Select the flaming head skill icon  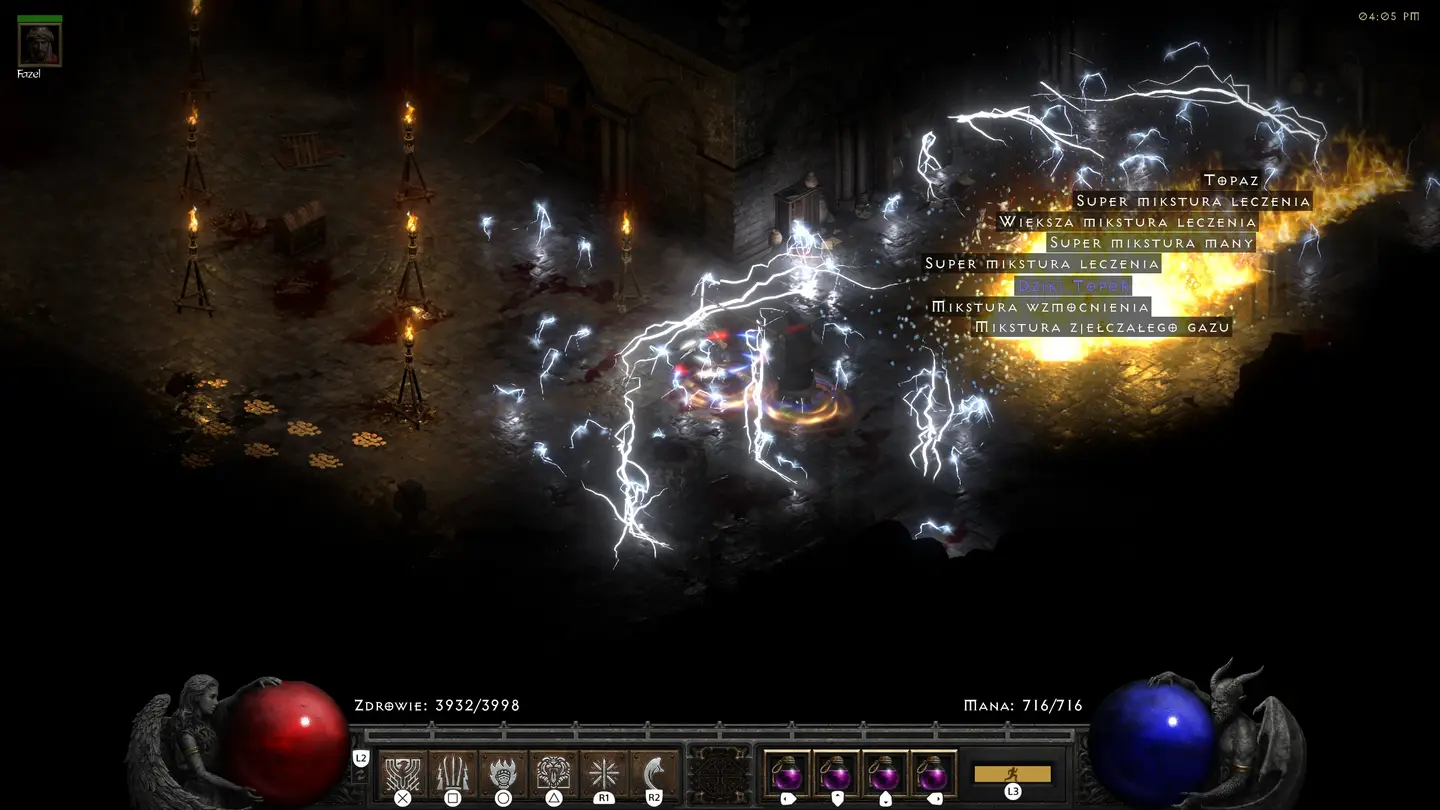tap(503, 773)
